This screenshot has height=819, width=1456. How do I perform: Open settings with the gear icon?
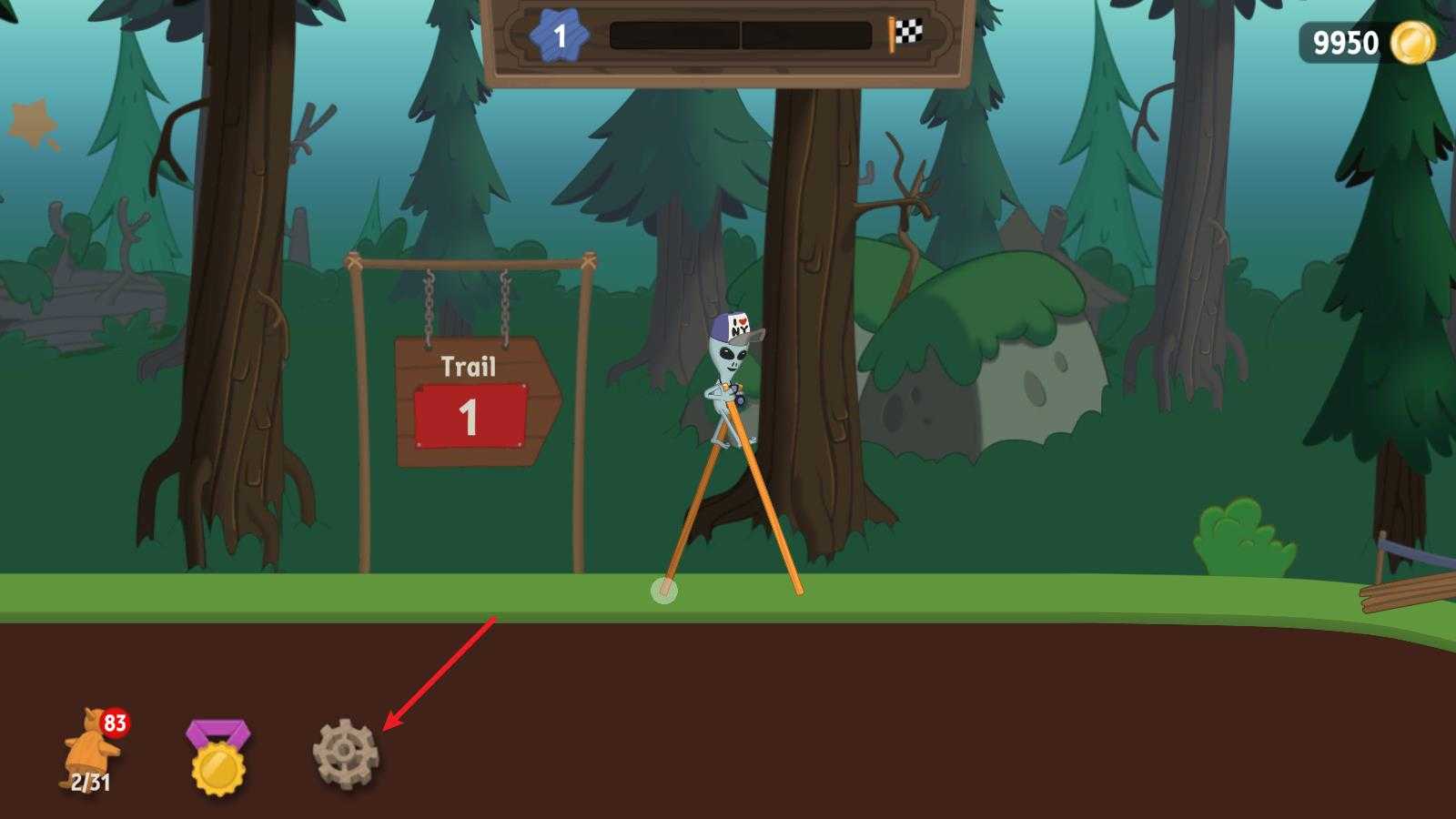tap(345, 753)
